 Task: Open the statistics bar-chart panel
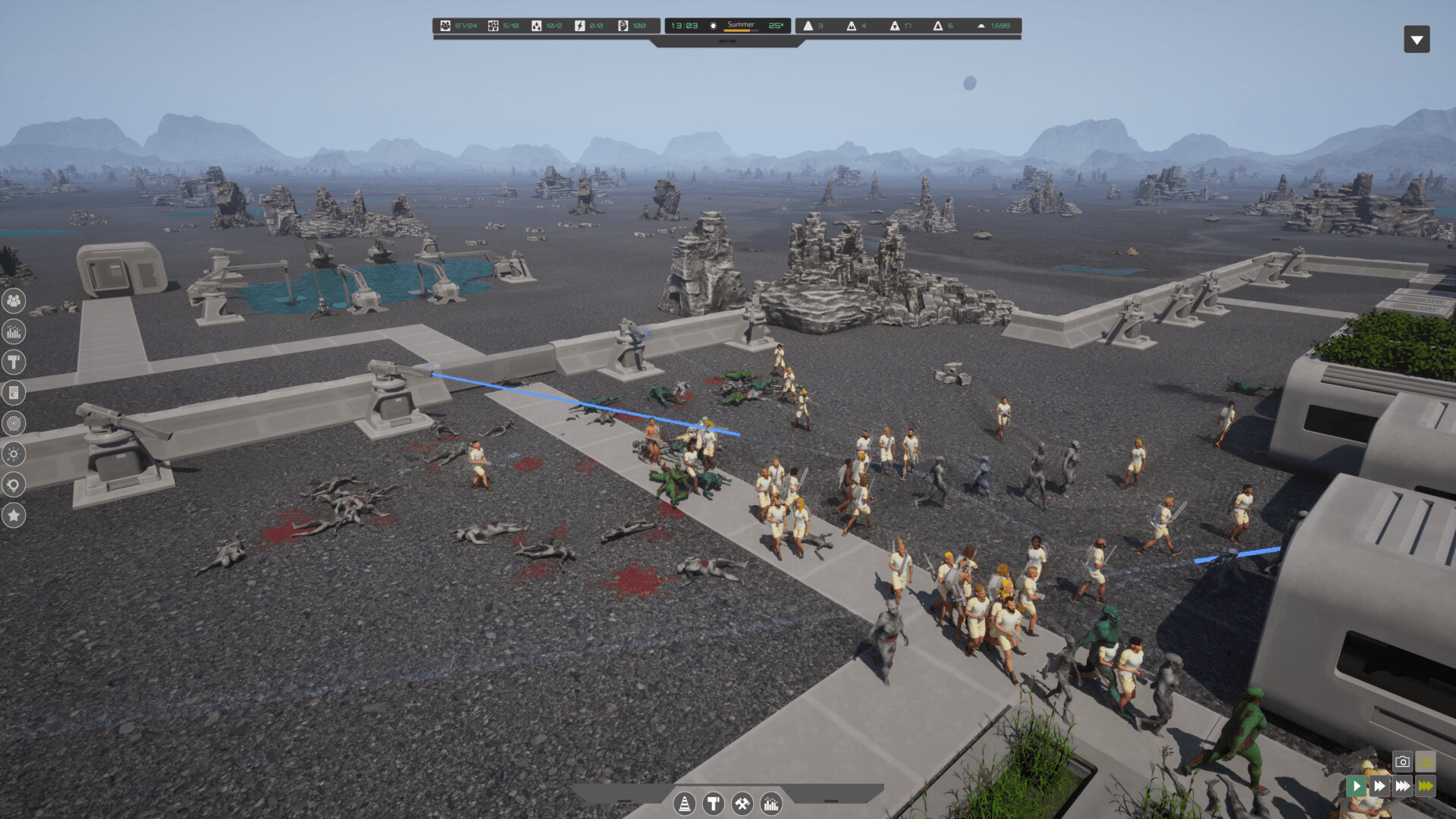14,331
